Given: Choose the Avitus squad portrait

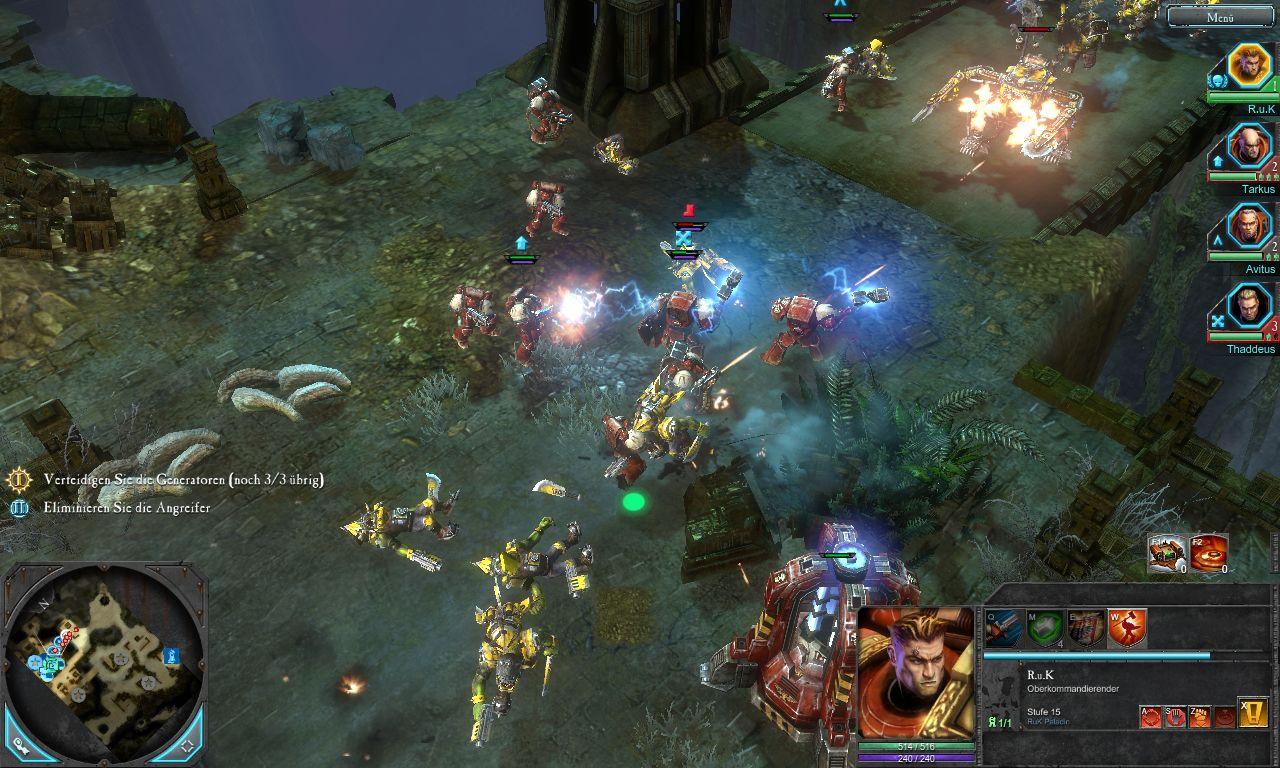Looking at the screenshot, I should pyautogui.click(x=1248, y=227).
